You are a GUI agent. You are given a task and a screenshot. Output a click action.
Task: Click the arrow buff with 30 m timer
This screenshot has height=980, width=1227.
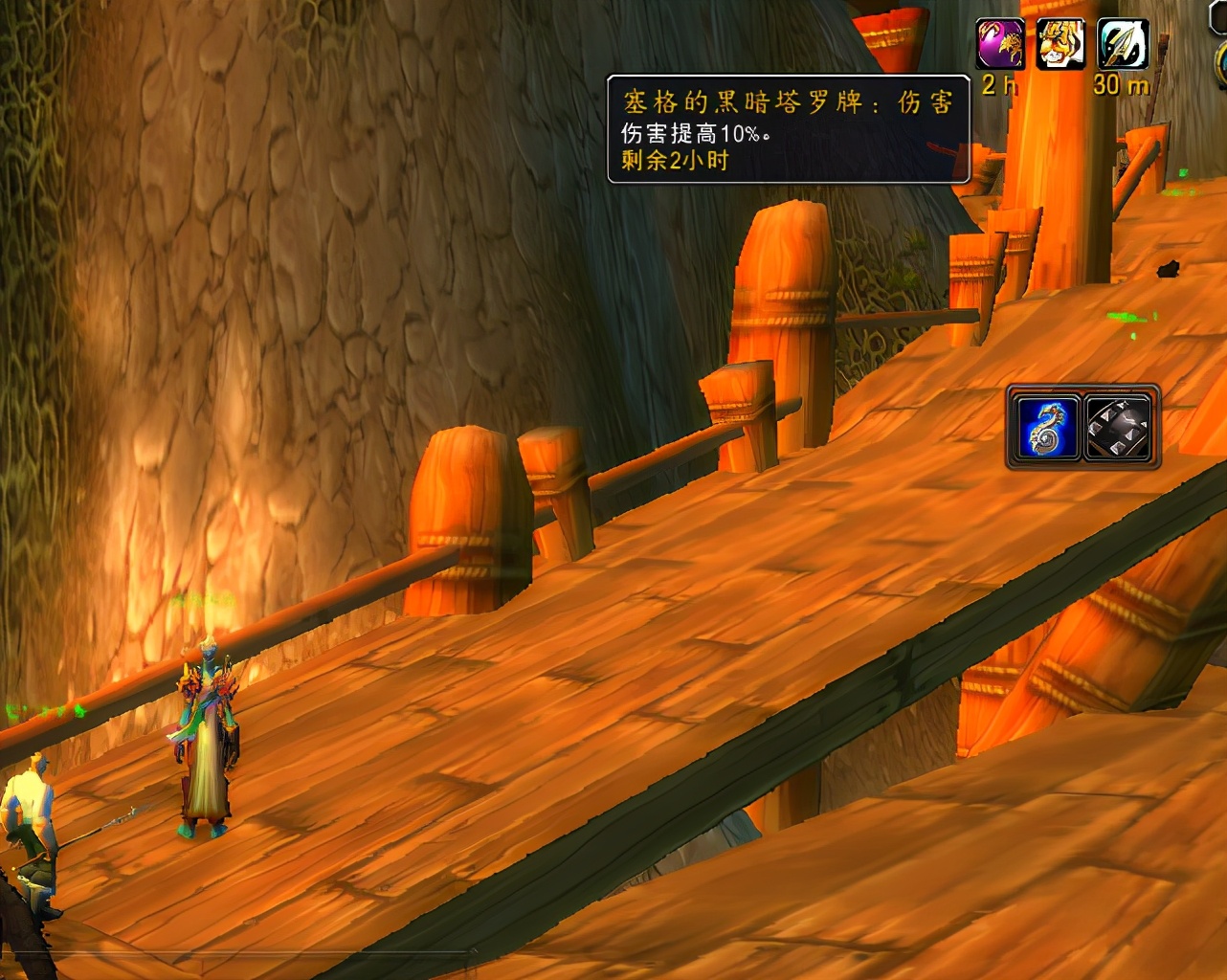[1122, 44]
